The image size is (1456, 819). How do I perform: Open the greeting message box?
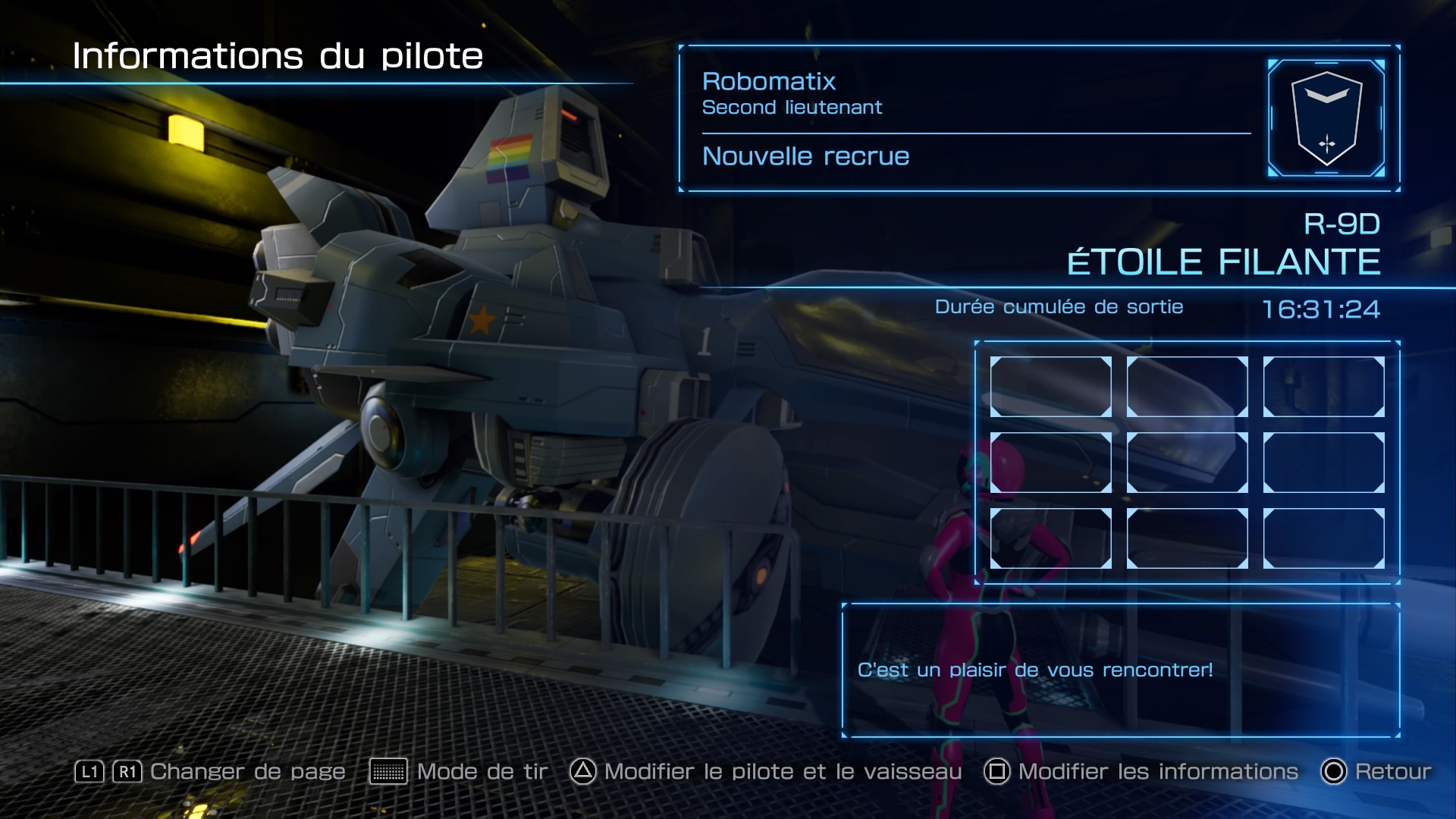(x=1120, y=670)
